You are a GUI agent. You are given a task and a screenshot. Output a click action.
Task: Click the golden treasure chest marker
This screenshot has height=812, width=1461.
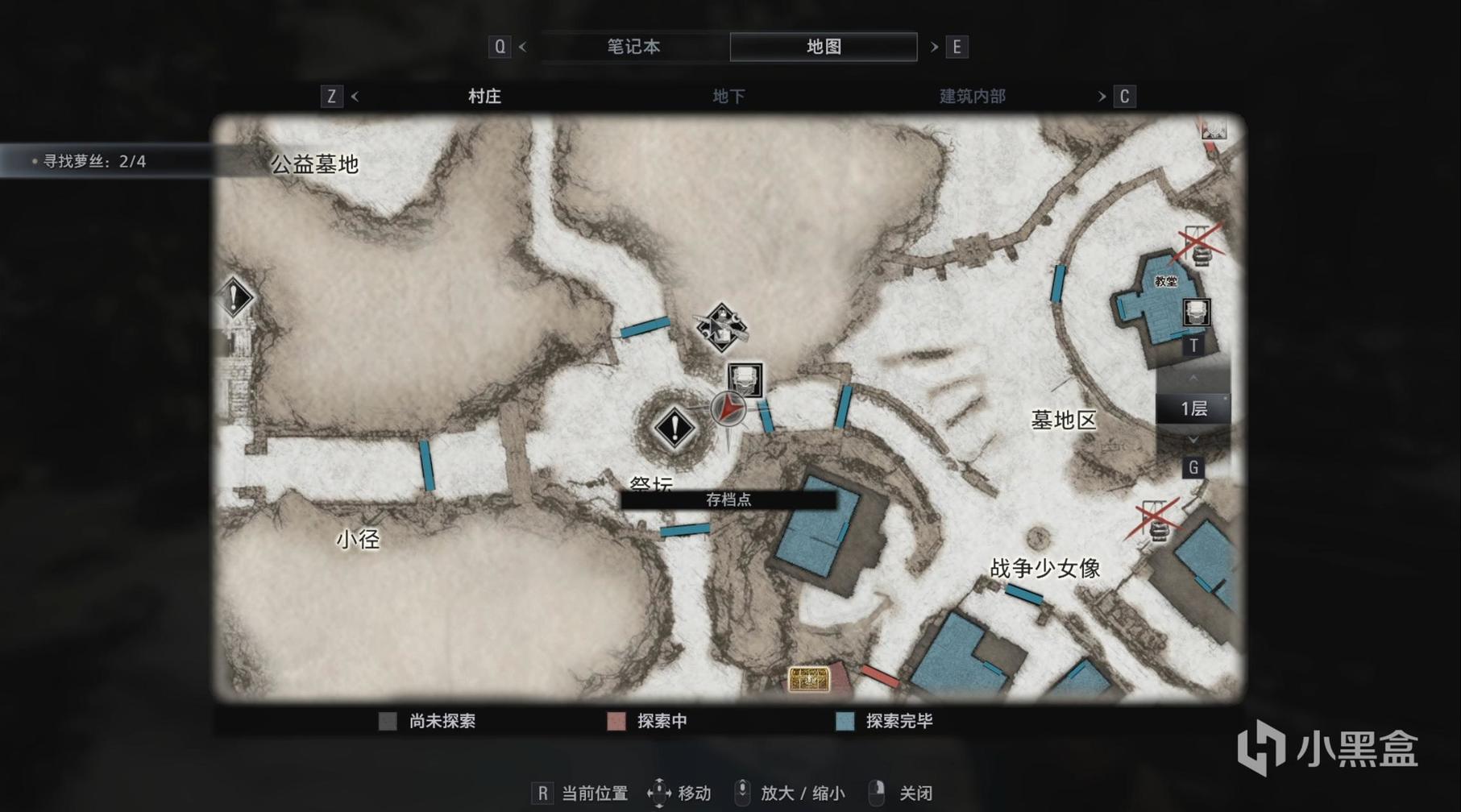click(808, 679)
